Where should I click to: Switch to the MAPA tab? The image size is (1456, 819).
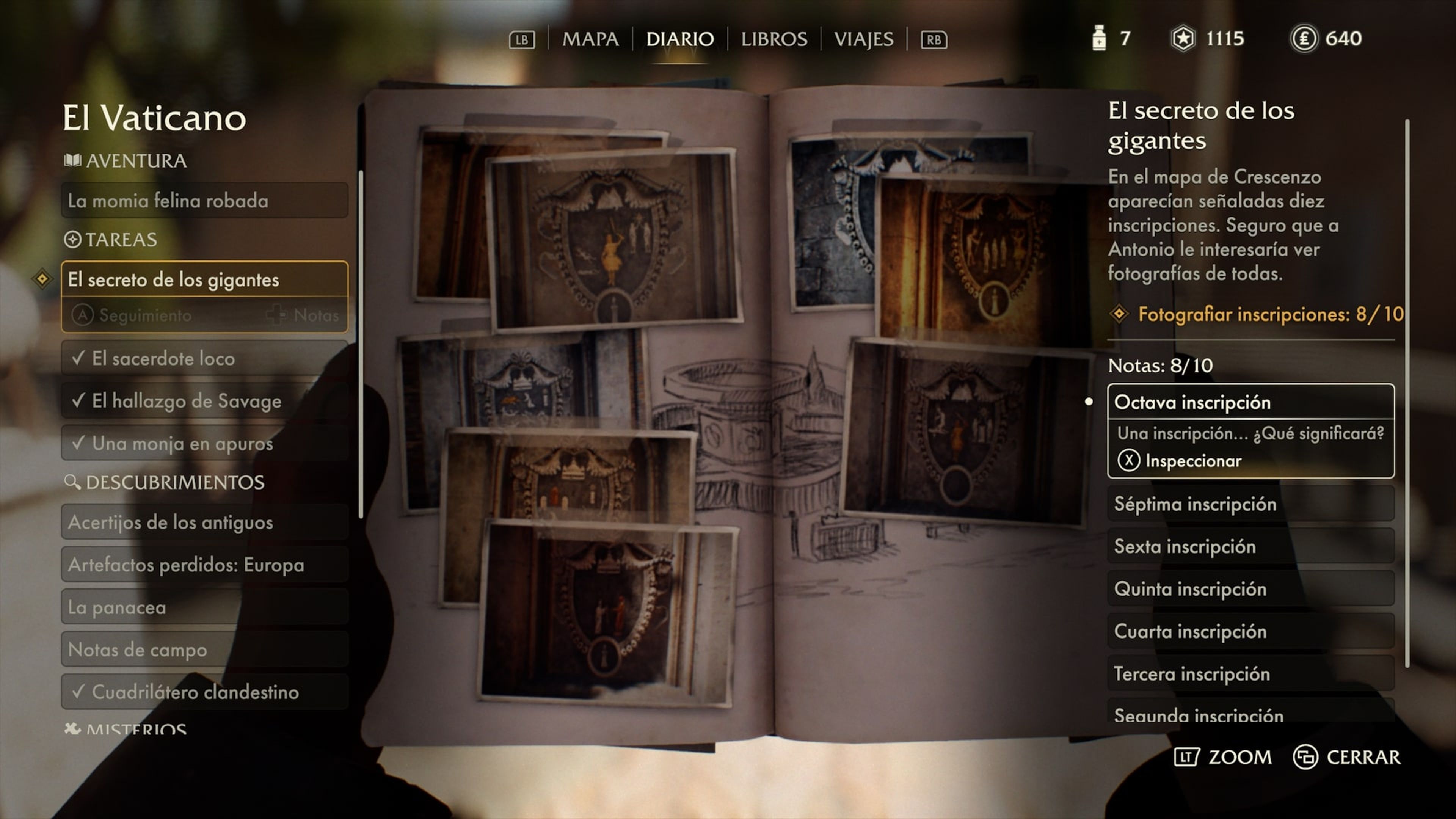590,39
